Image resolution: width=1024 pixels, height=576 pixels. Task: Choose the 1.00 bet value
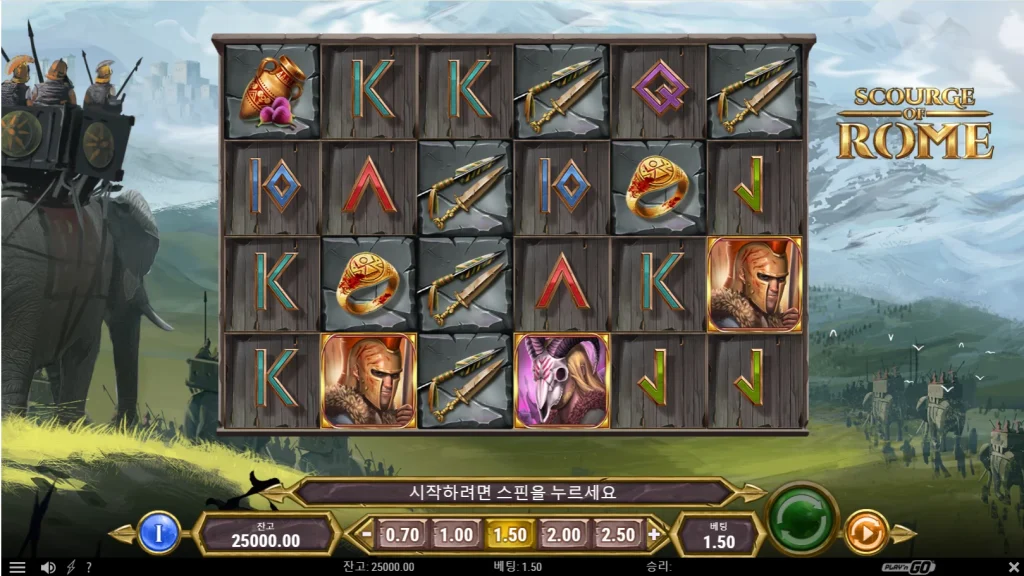click(456, 534)
